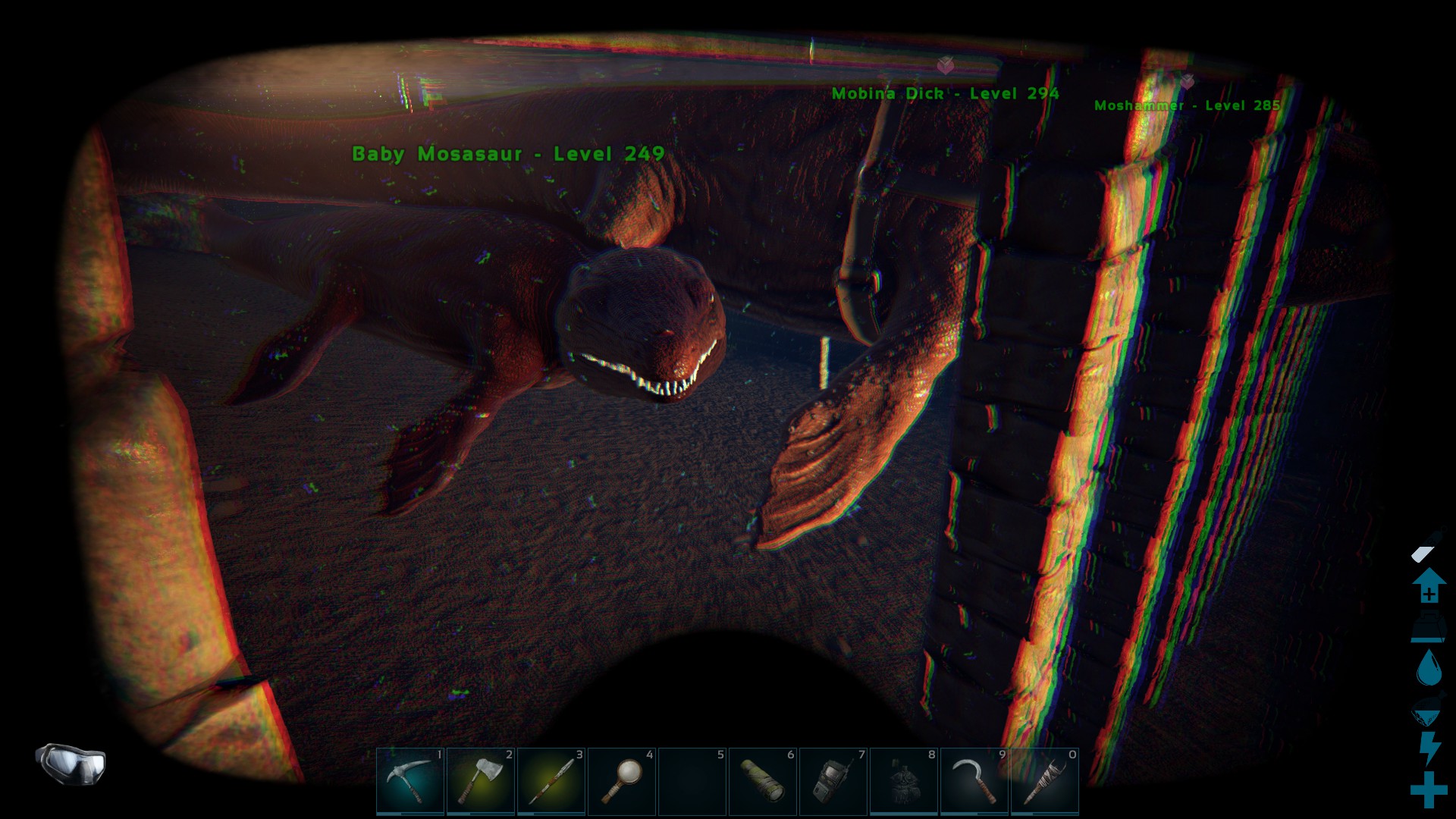
Task: Select the wrapped club in slot 0
Action: click(x=1045, y=781)
